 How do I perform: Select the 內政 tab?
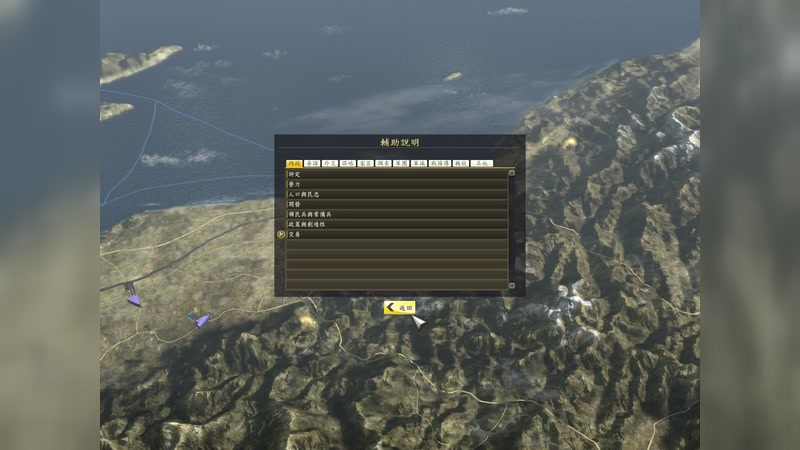[294, 163]
